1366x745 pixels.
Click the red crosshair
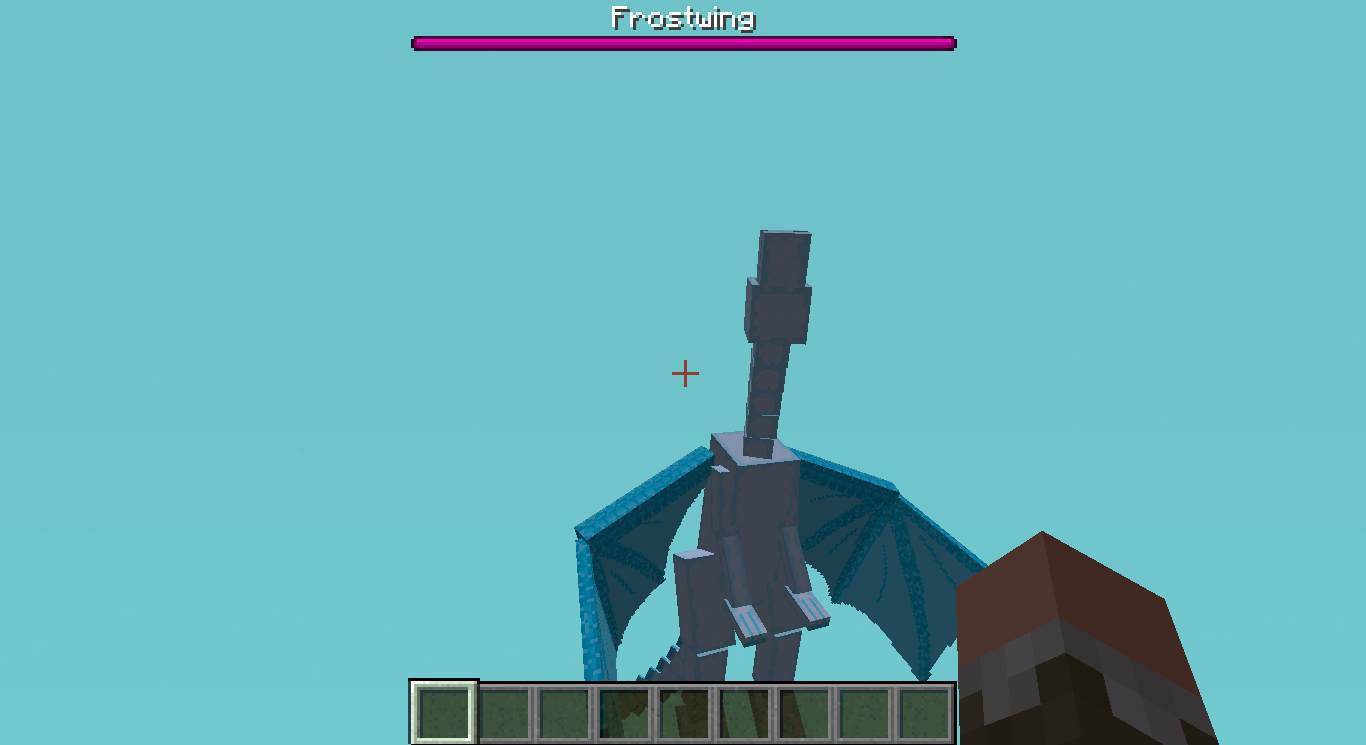click(x=686, y=374)
